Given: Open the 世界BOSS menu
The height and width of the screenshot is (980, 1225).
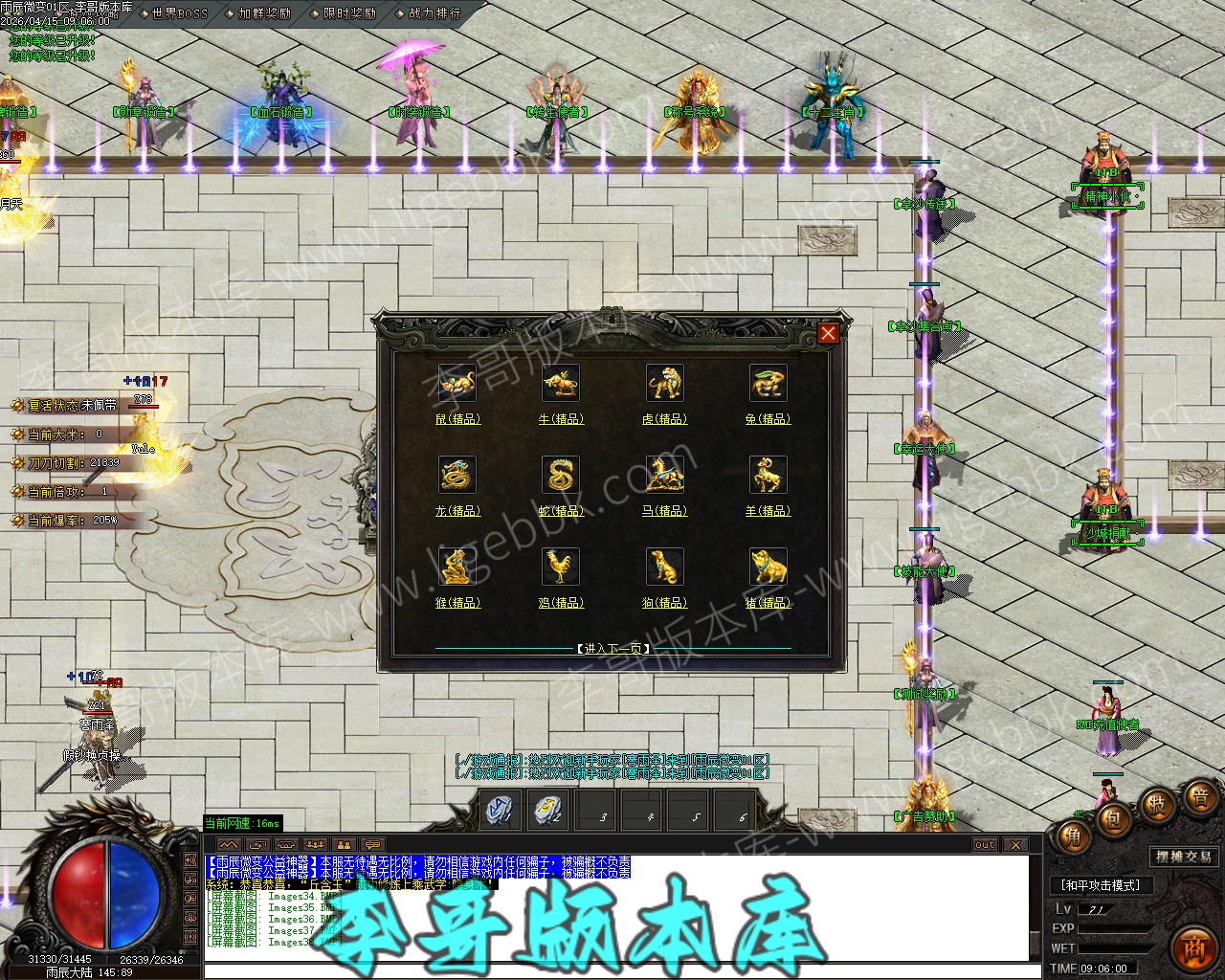Looking at the screenshot, I should pos(178,14).
